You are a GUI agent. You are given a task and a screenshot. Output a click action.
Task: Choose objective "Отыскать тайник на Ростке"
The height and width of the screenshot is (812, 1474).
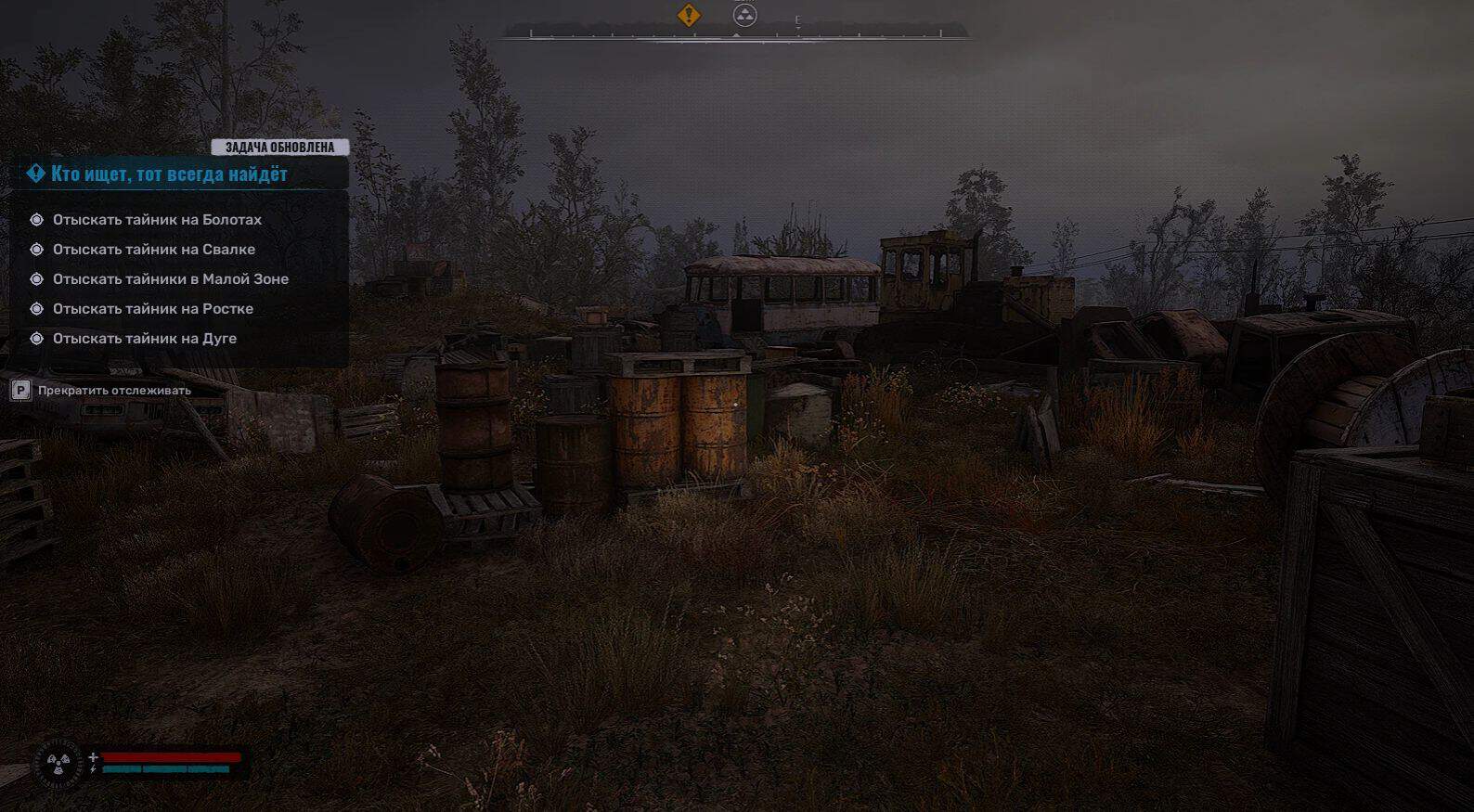tap(152, 309)
